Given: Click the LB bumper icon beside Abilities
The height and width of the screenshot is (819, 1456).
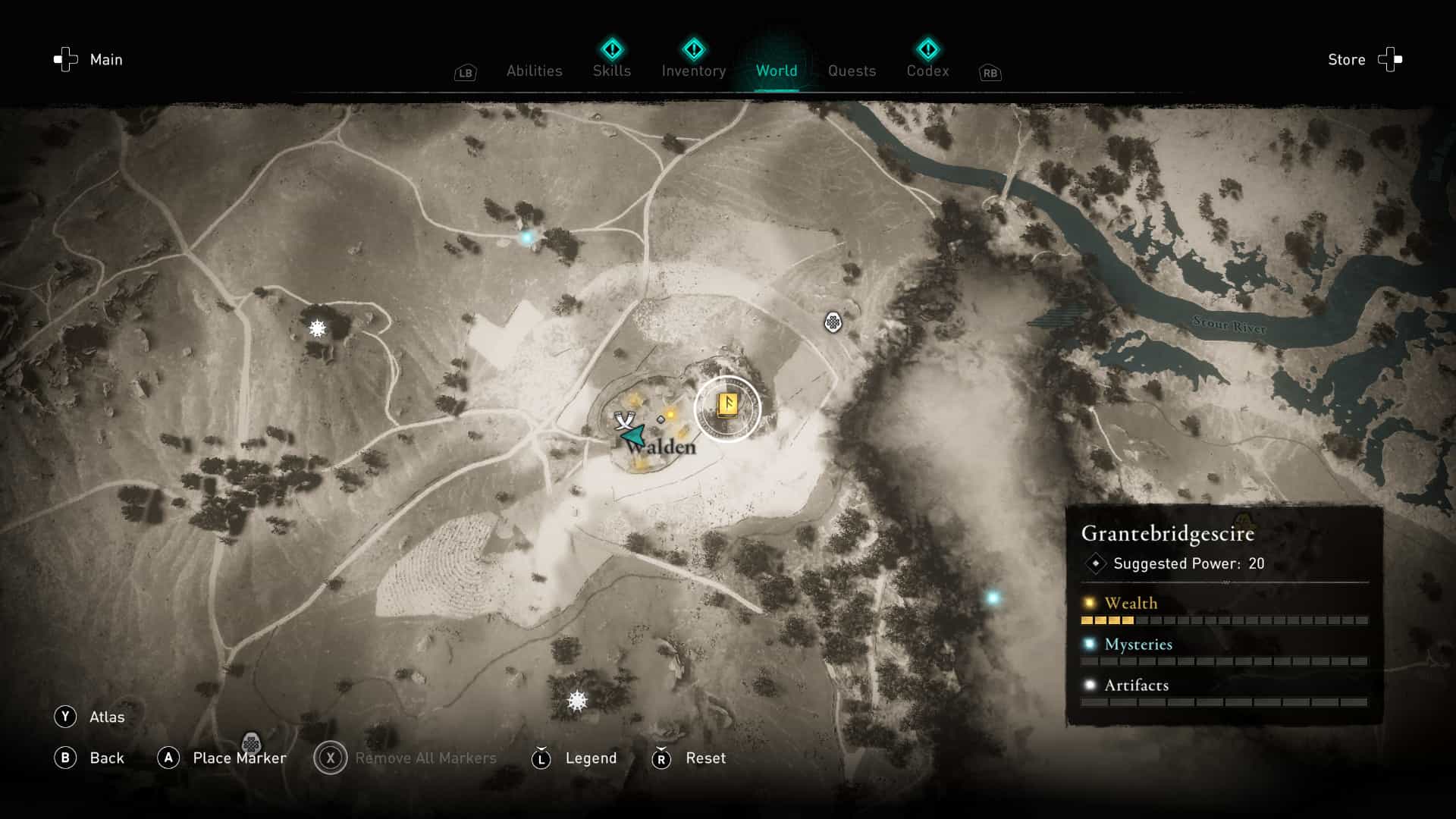Looking at the screenshot, I should tap(465, 73).
